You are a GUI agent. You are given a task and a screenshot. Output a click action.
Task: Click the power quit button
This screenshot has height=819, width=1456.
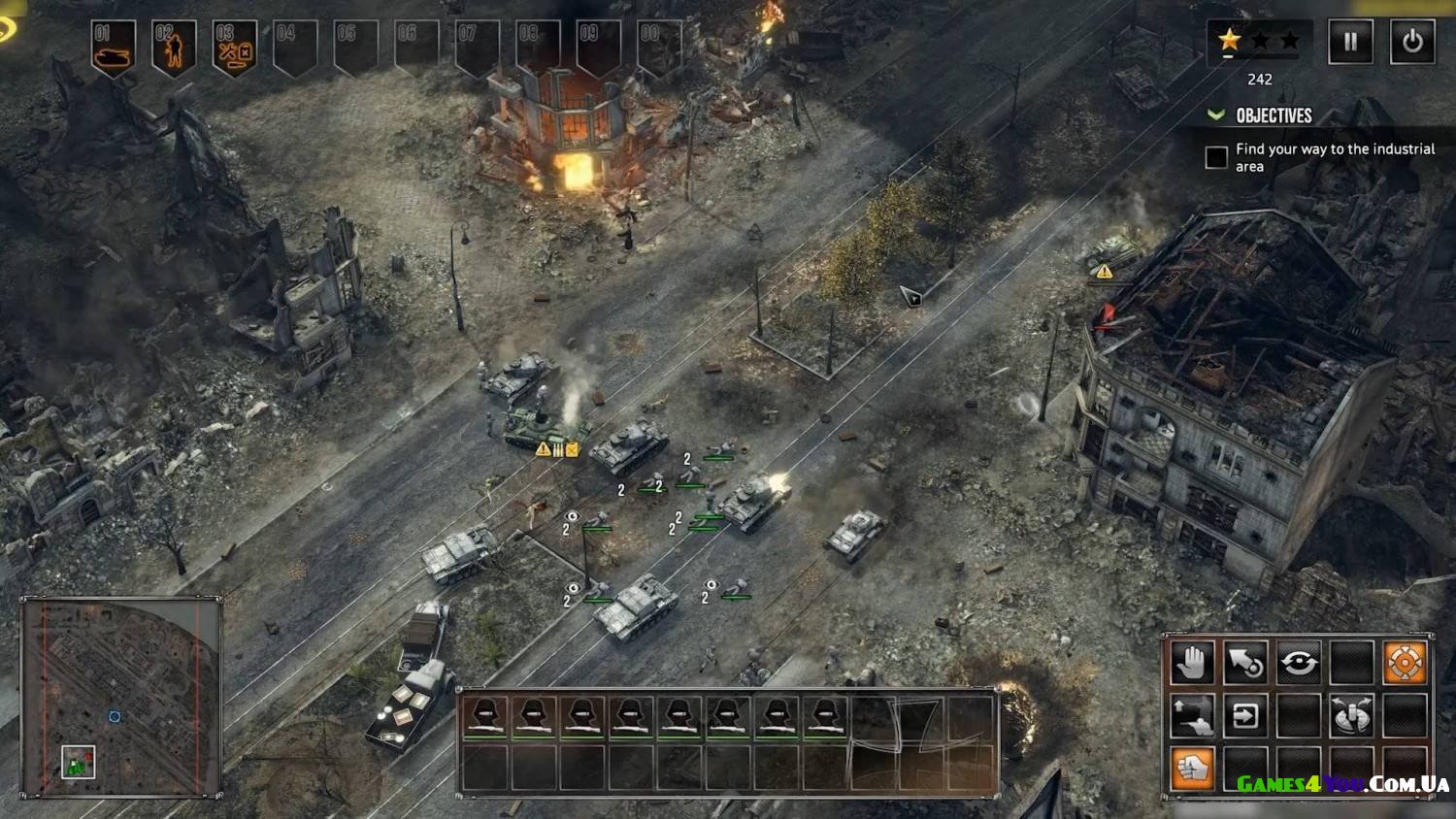tap(1412, 42)
